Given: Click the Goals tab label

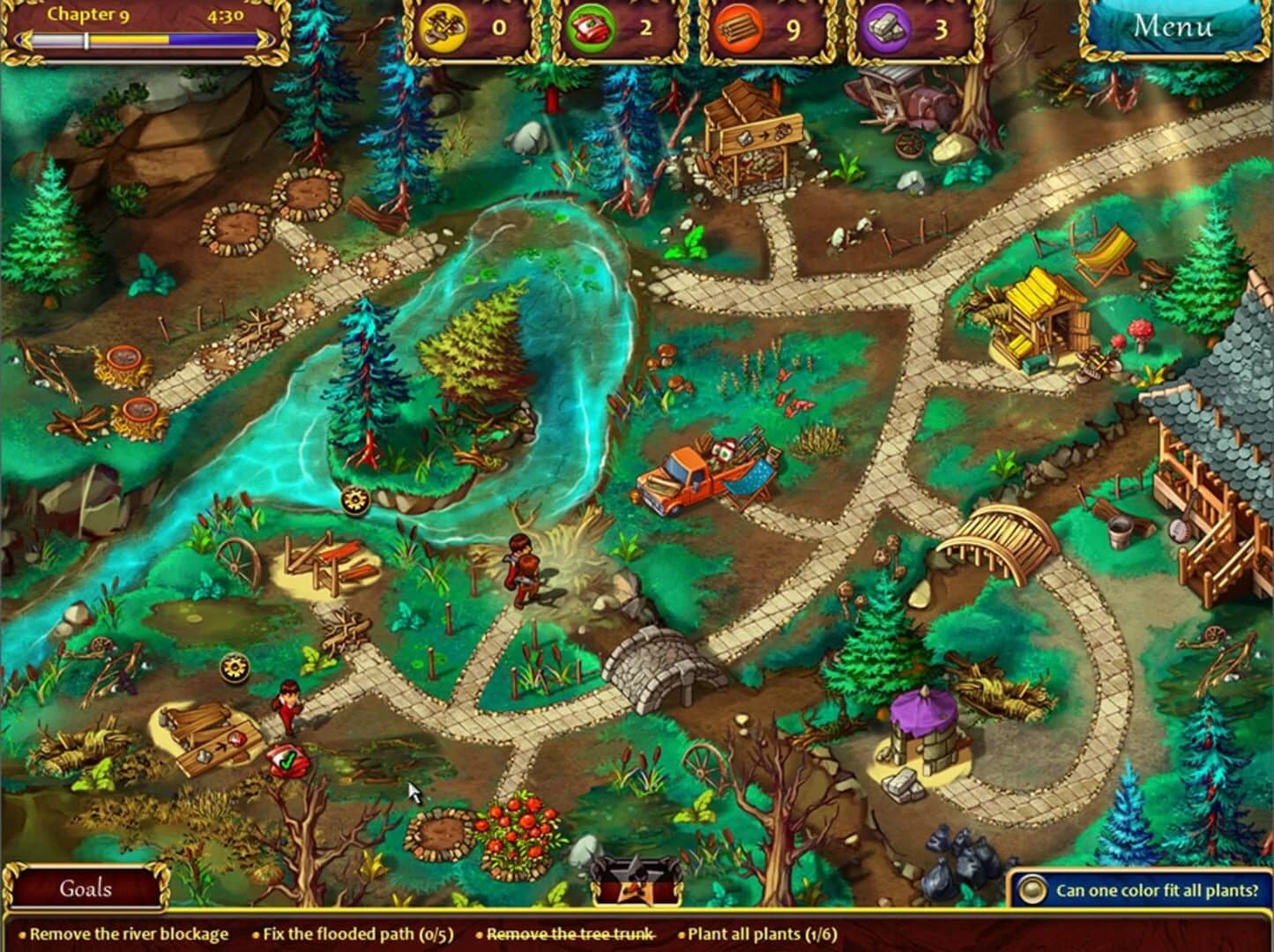Looking at the screenshot, I should point(86,889).
